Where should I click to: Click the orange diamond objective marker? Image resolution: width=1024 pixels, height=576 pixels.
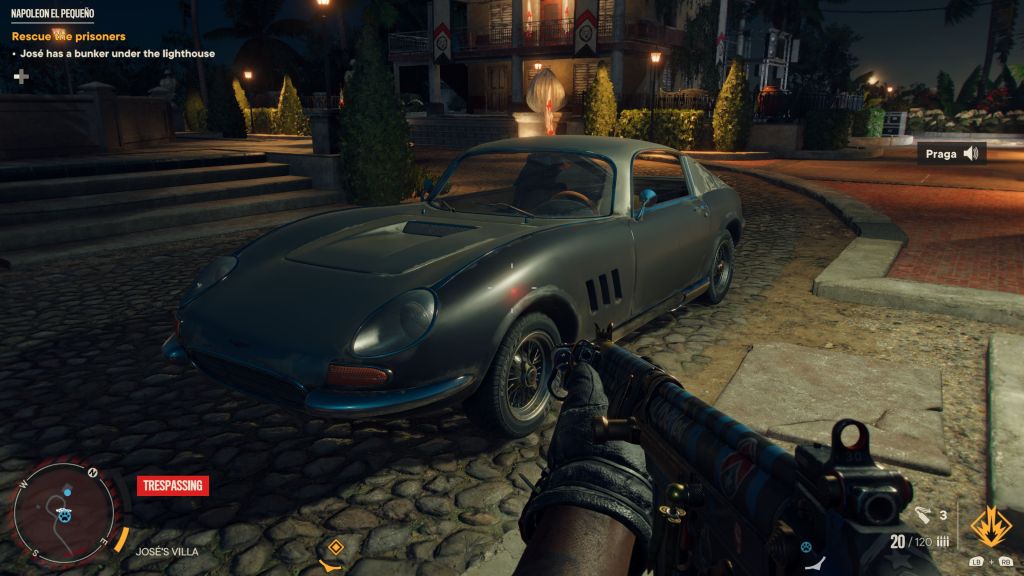(x=336, y=547)
